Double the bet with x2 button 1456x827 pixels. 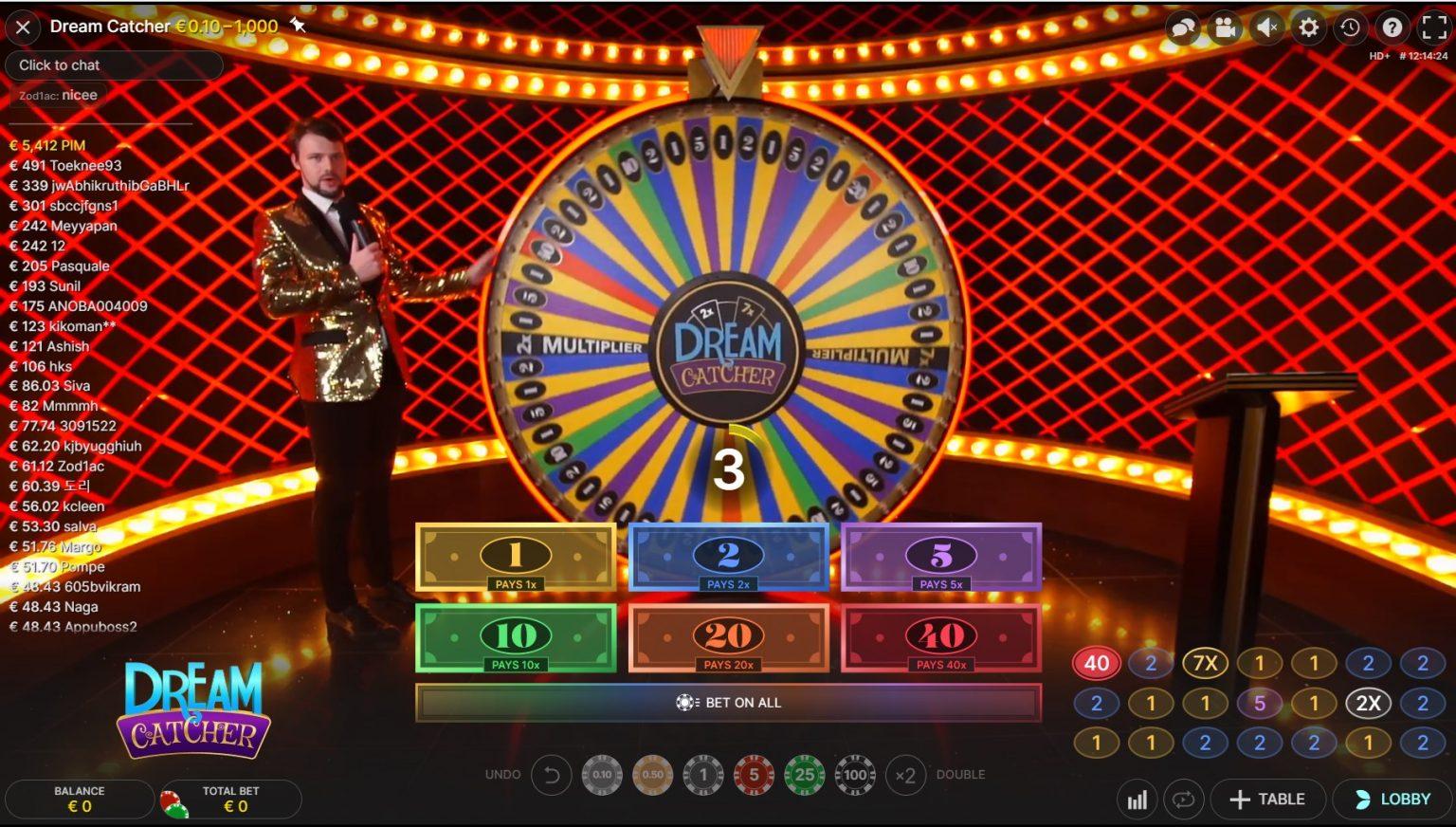905,775
